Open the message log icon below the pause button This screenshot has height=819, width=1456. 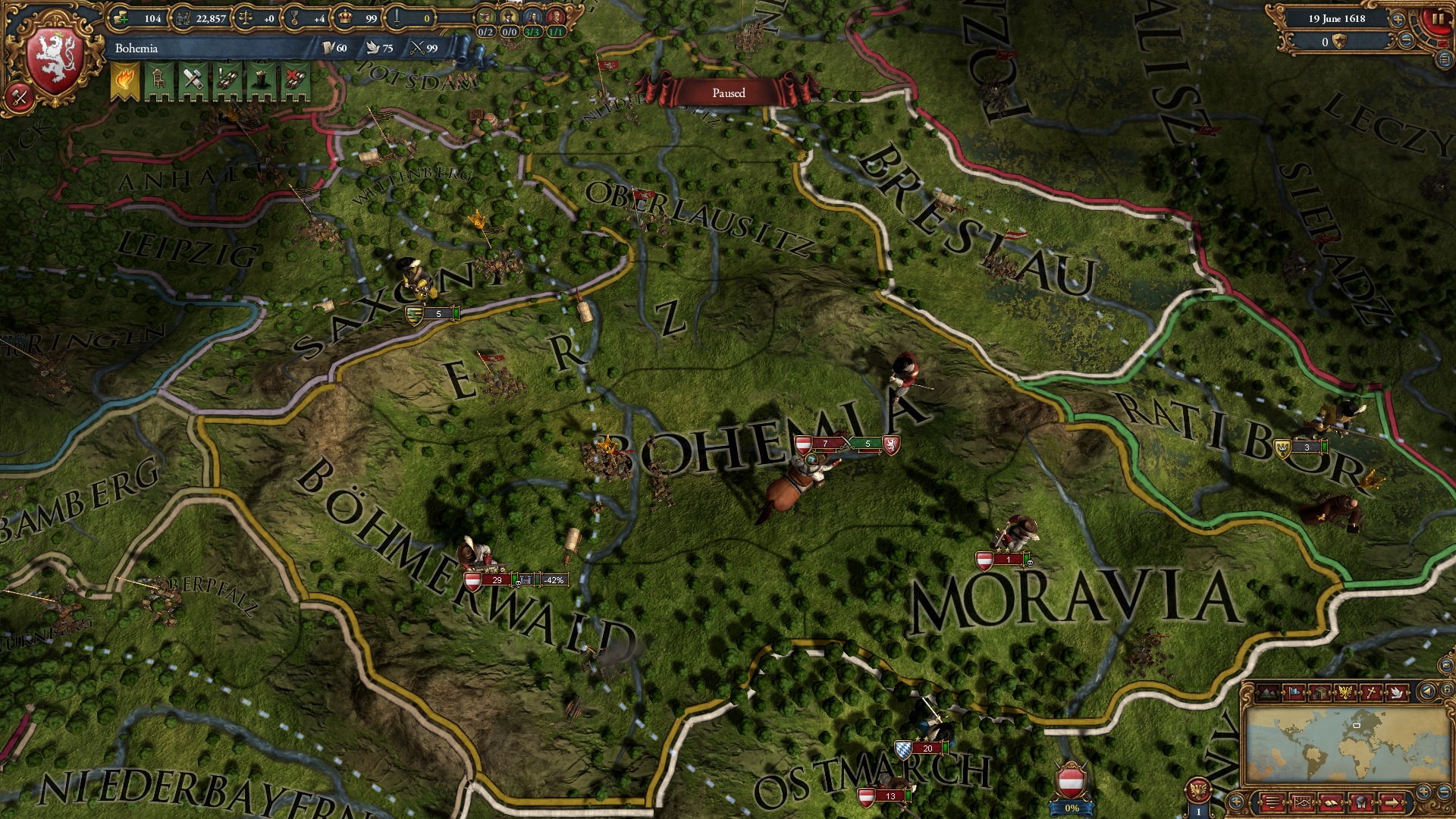1444,60
